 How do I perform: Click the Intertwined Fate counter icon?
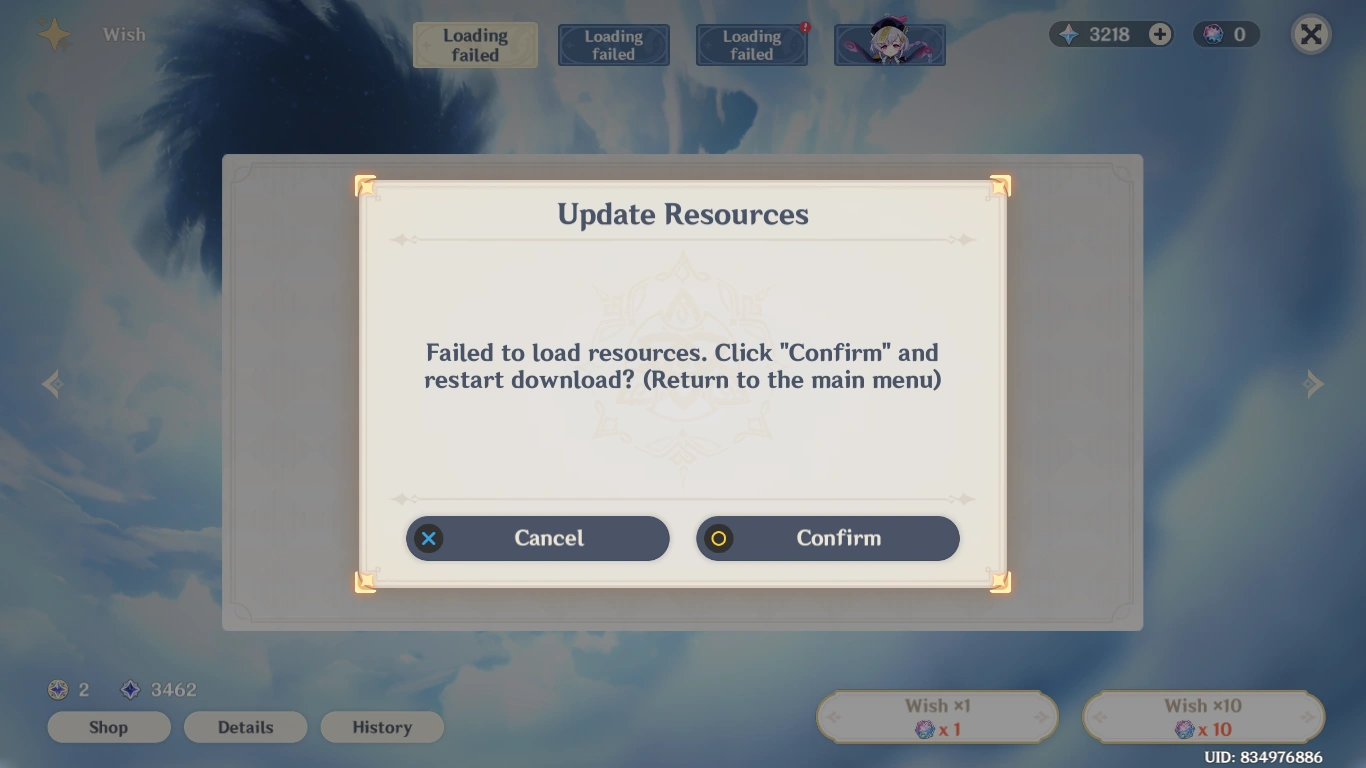tap(1208, 34)
